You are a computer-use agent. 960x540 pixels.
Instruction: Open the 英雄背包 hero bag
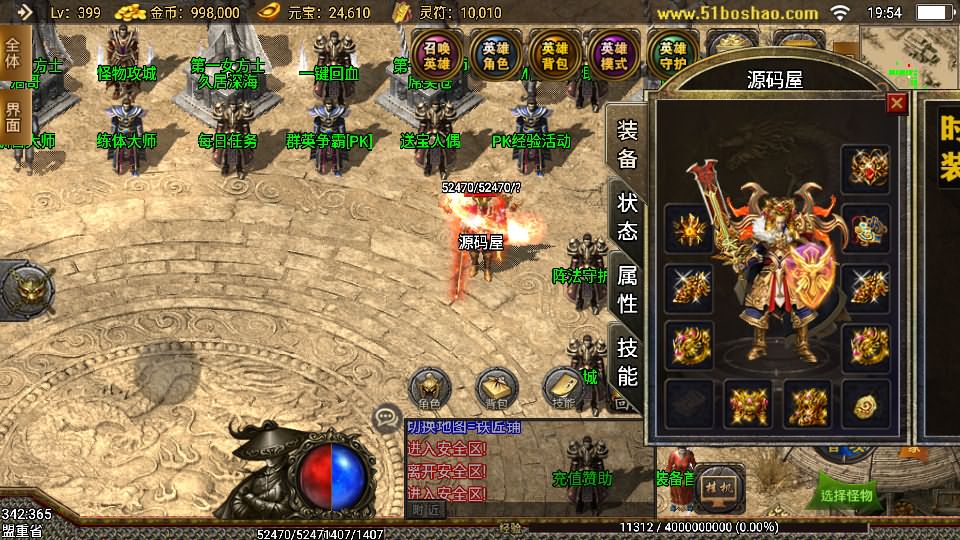click(554, 55)
